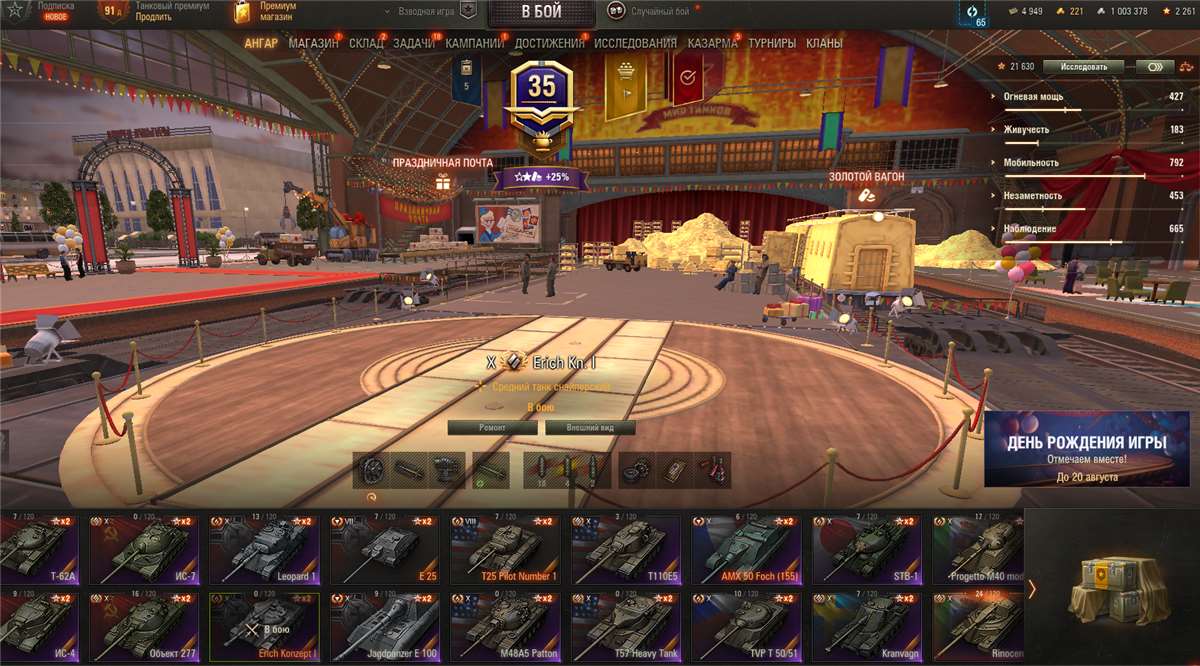Open the КЛАНЫ tab

(x=824, y=44)
